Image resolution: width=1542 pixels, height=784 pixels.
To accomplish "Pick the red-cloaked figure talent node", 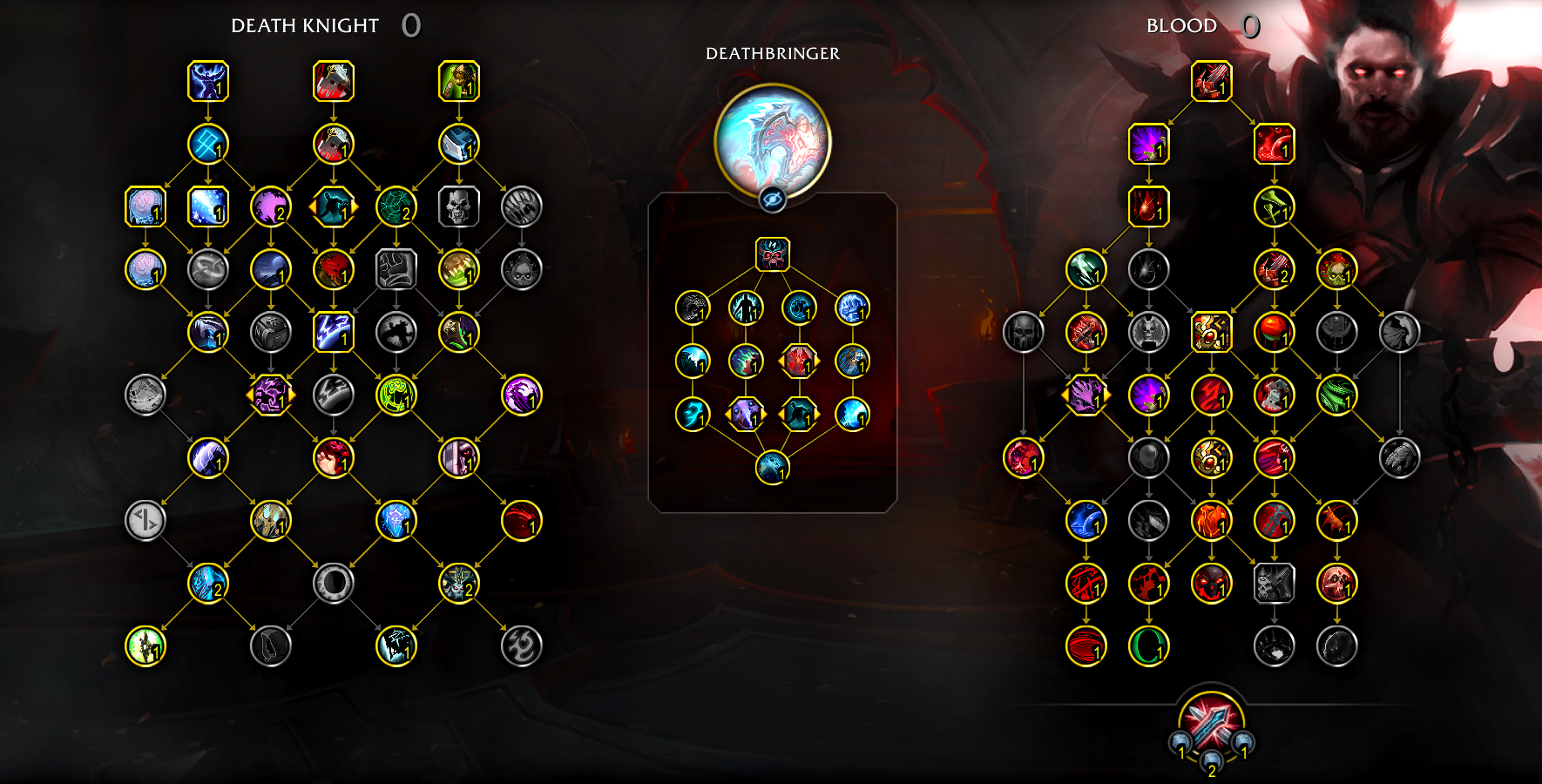I will point(334,269).
